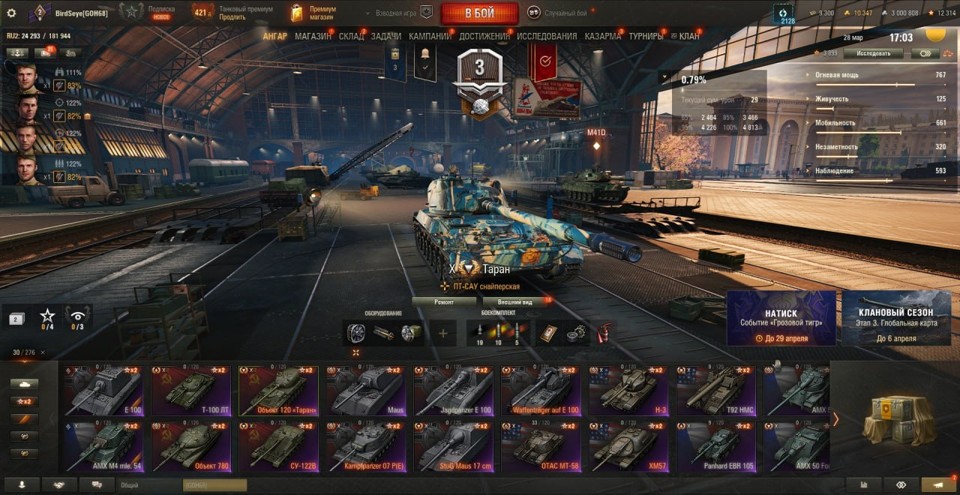Open the Турниры tab
Viewport: 960px width, 495px height.
[x=651, y=36]
